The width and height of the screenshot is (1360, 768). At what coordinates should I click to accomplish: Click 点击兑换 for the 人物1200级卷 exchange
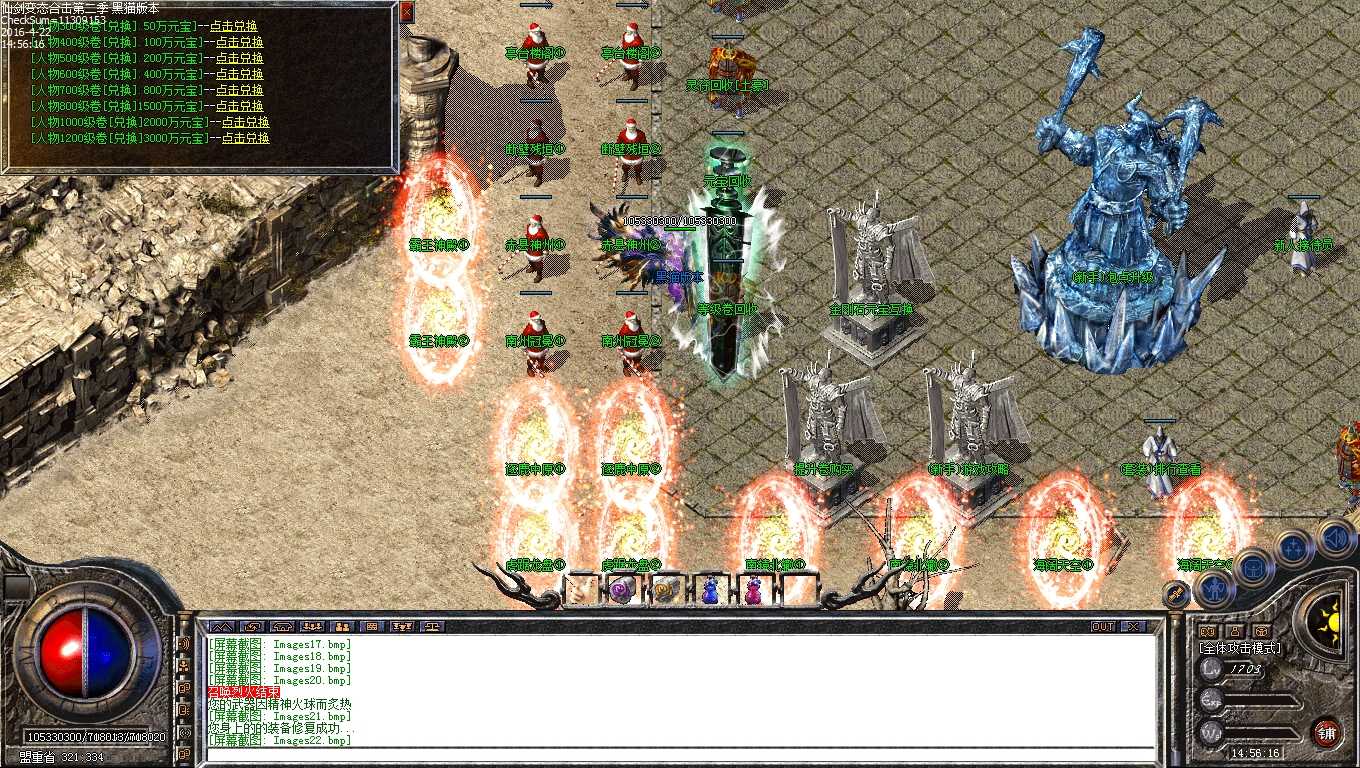(245, 140)
